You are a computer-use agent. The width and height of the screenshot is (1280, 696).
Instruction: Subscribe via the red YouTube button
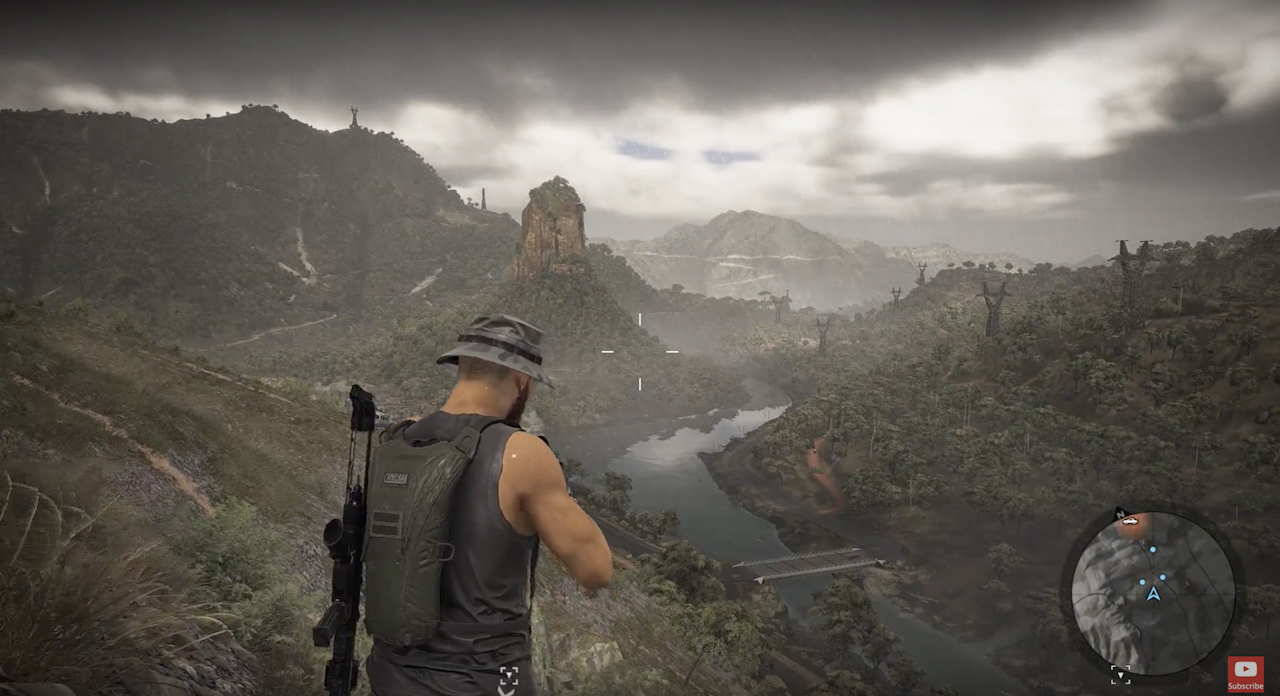coord(1245,673)
